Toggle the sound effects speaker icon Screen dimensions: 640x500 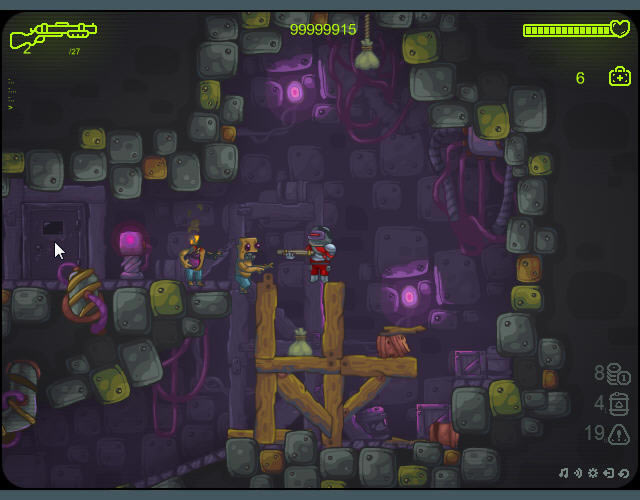(x=578, y=473)
